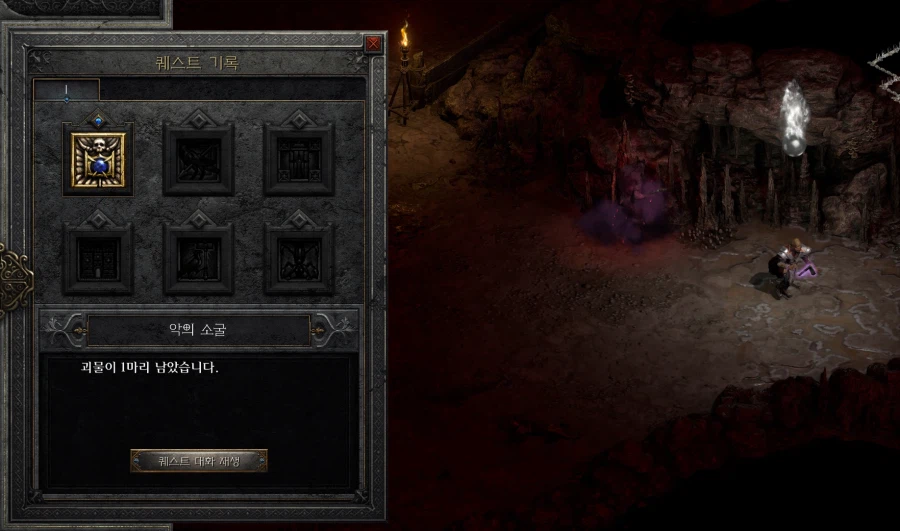Select the Den of Evil skull quest icon

click(98, 159)
